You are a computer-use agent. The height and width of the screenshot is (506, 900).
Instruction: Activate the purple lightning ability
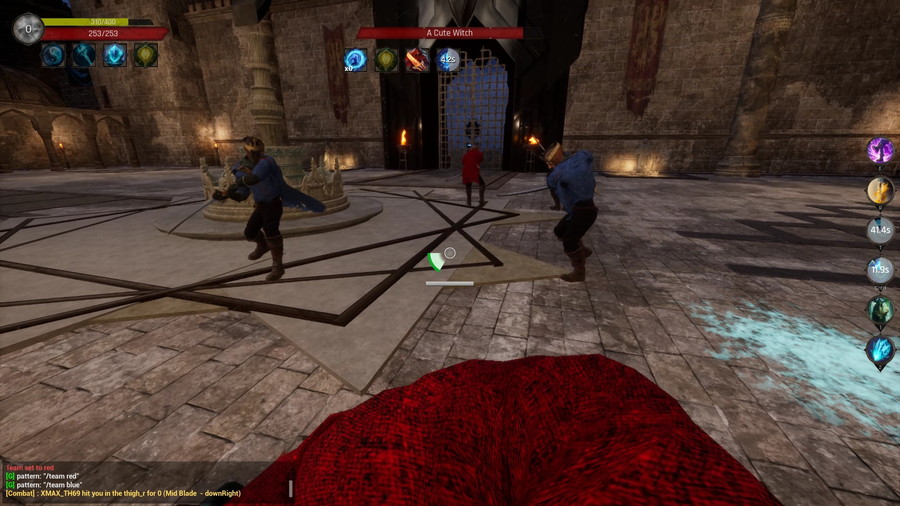880,151
